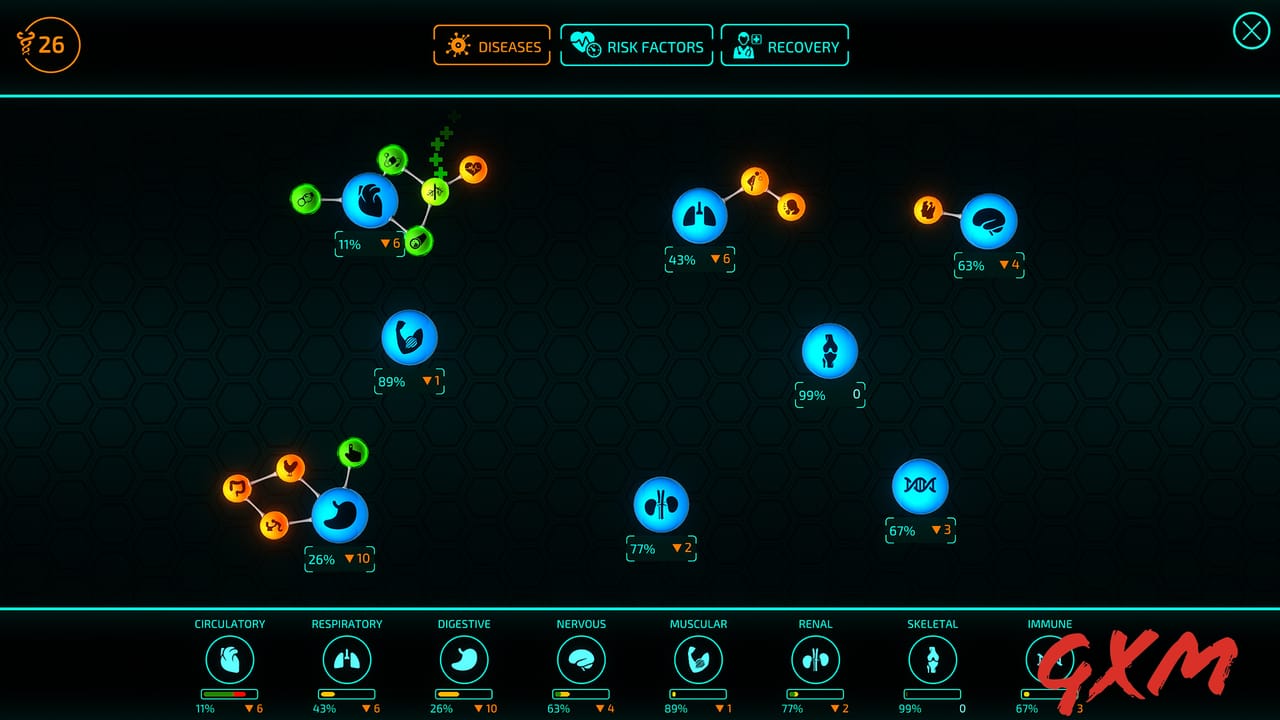Click the pregnancy node showing 99%
This screenshot has height=720, width=1280.
[829, 352]
